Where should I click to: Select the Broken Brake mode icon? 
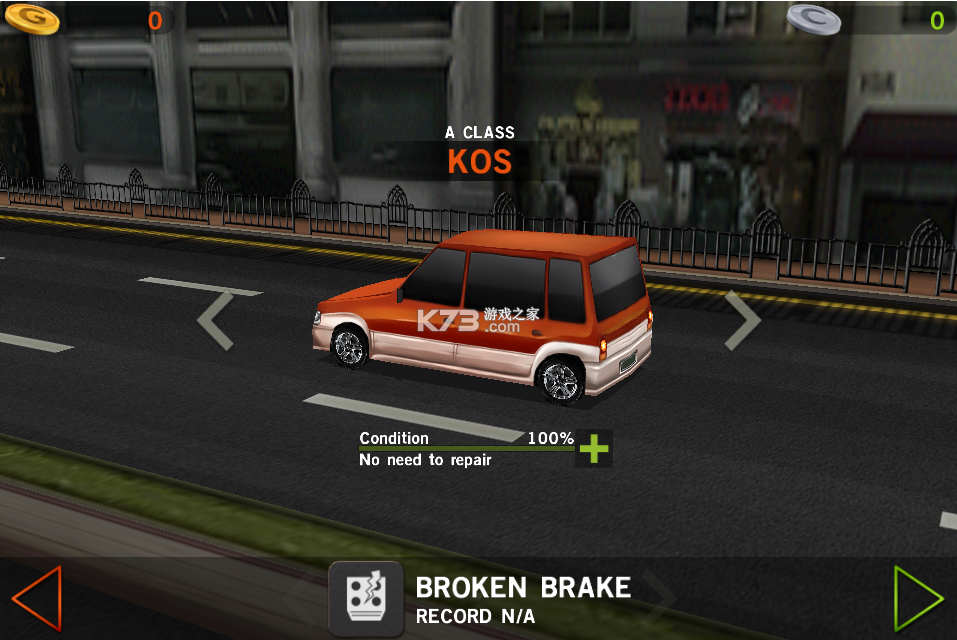point(366,598)
